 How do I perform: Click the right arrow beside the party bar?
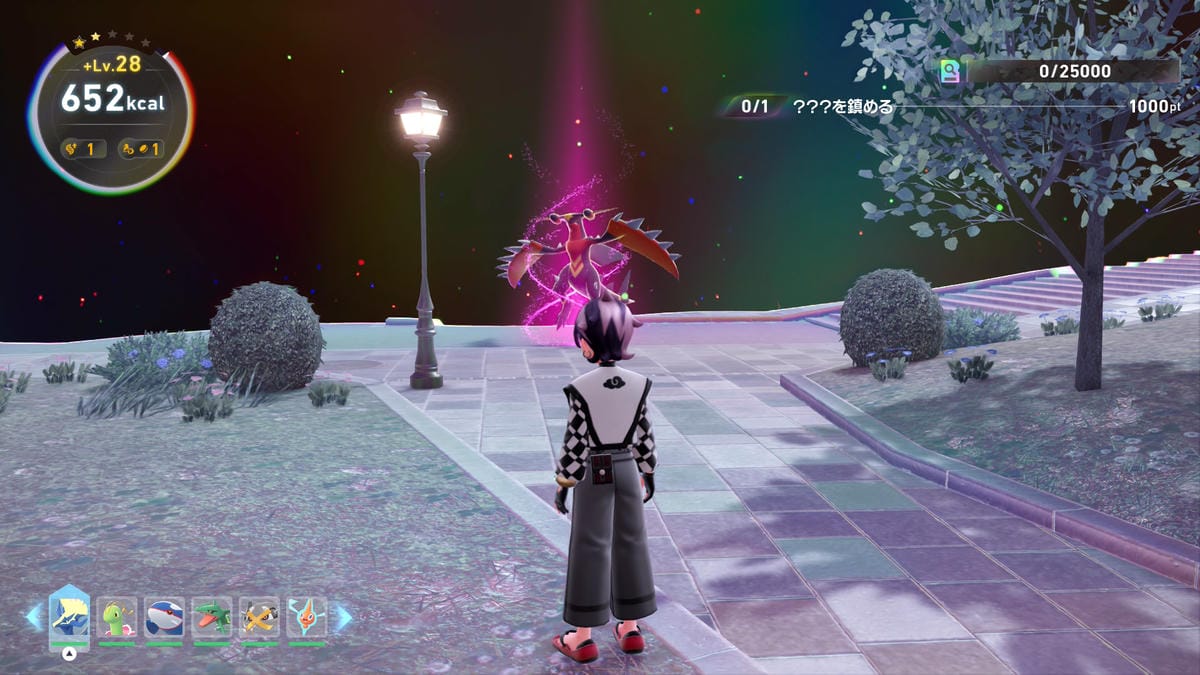click(342, 617)
